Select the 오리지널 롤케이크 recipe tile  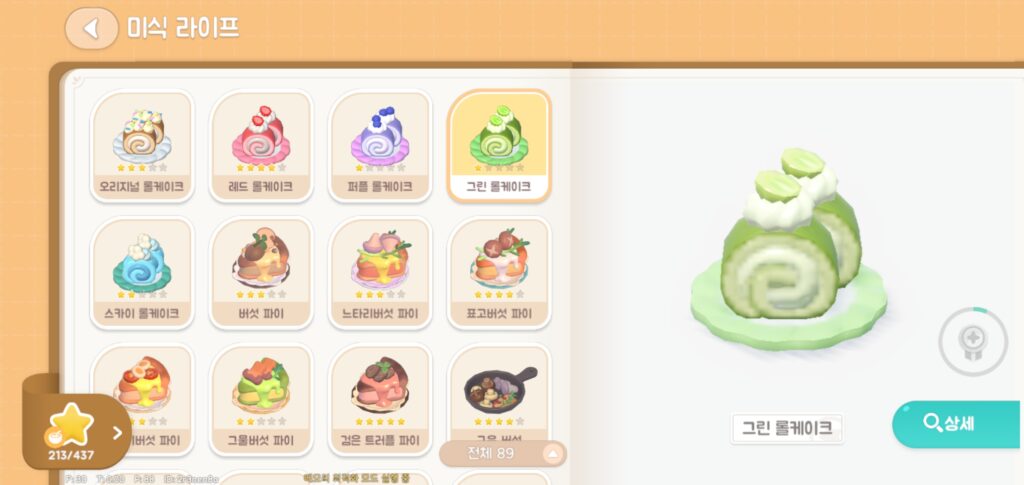141,144
